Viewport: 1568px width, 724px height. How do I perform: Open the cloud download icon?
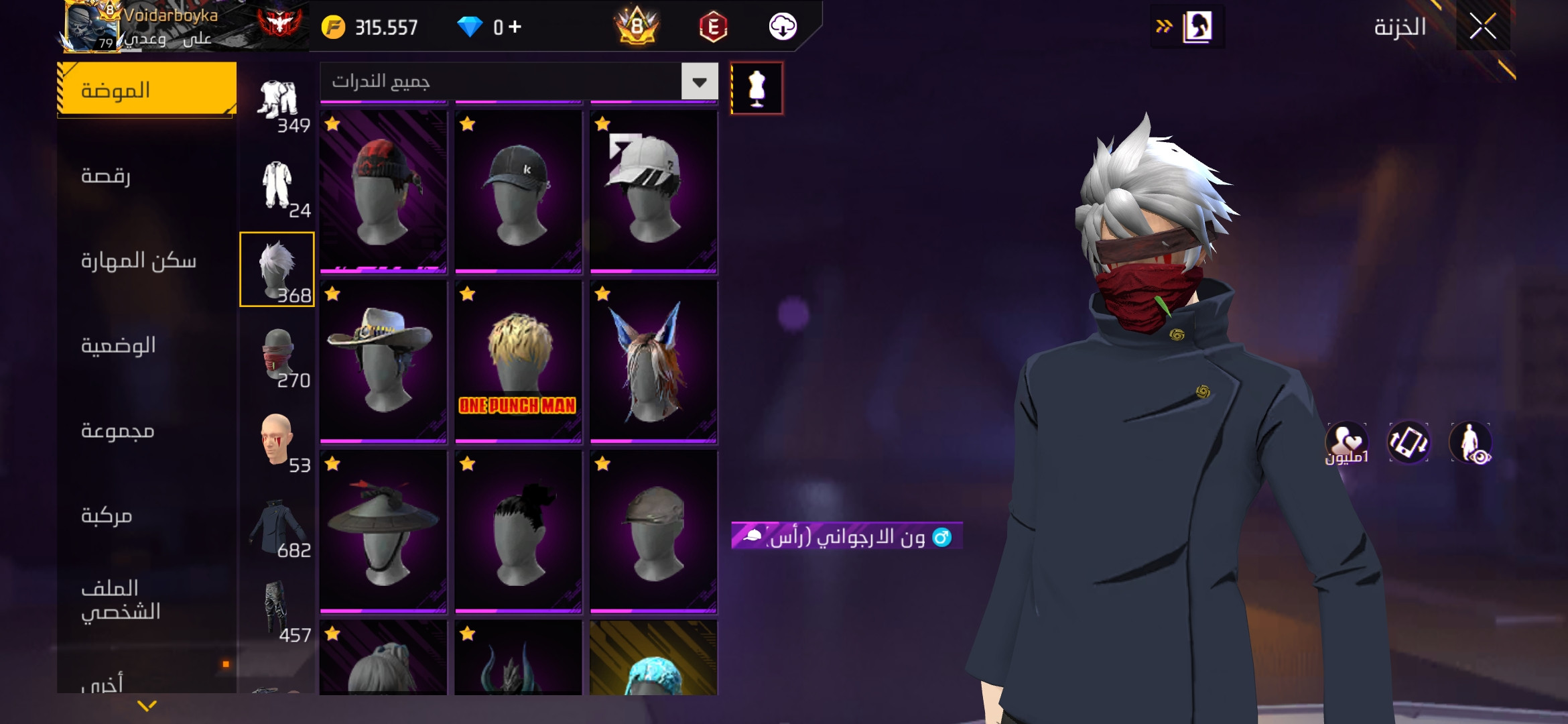click(x=782, y=27)
